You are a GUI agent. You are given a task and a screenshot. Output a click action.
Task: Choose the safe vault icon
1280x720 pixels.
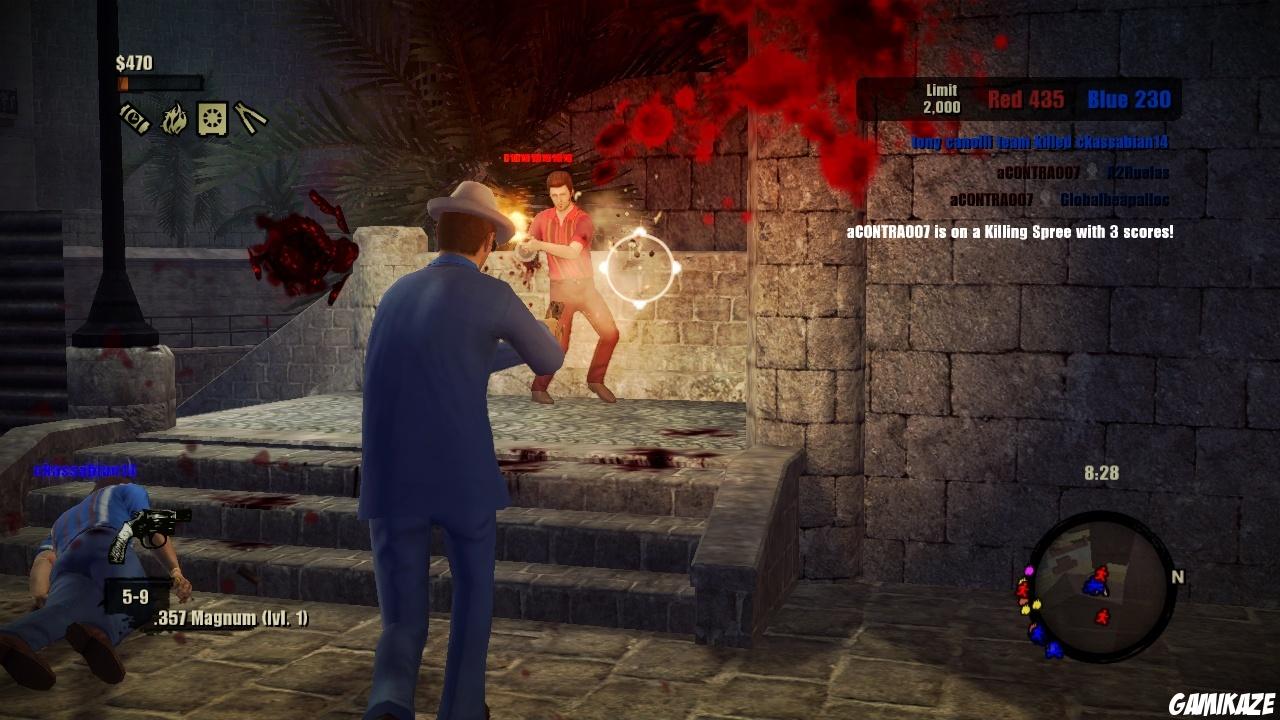[x=212, y=117]
